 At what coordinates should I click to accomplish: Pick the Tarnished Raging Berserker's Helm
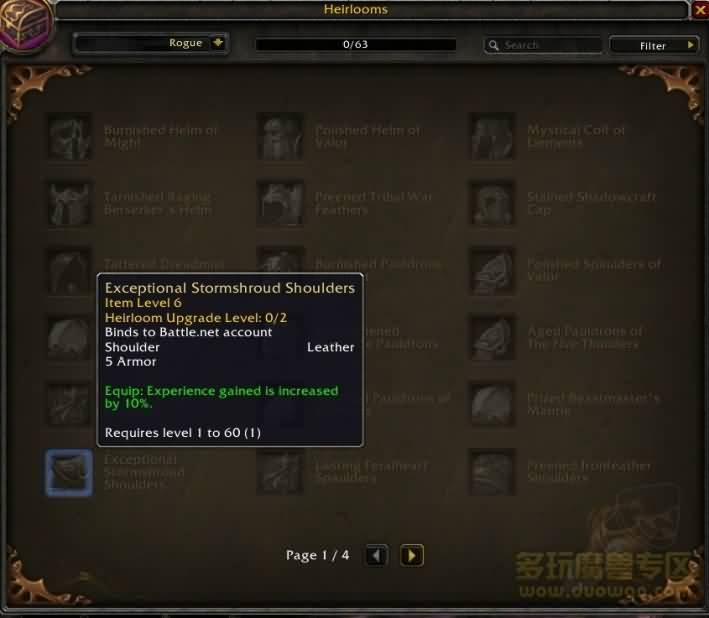tap(70, 204)
